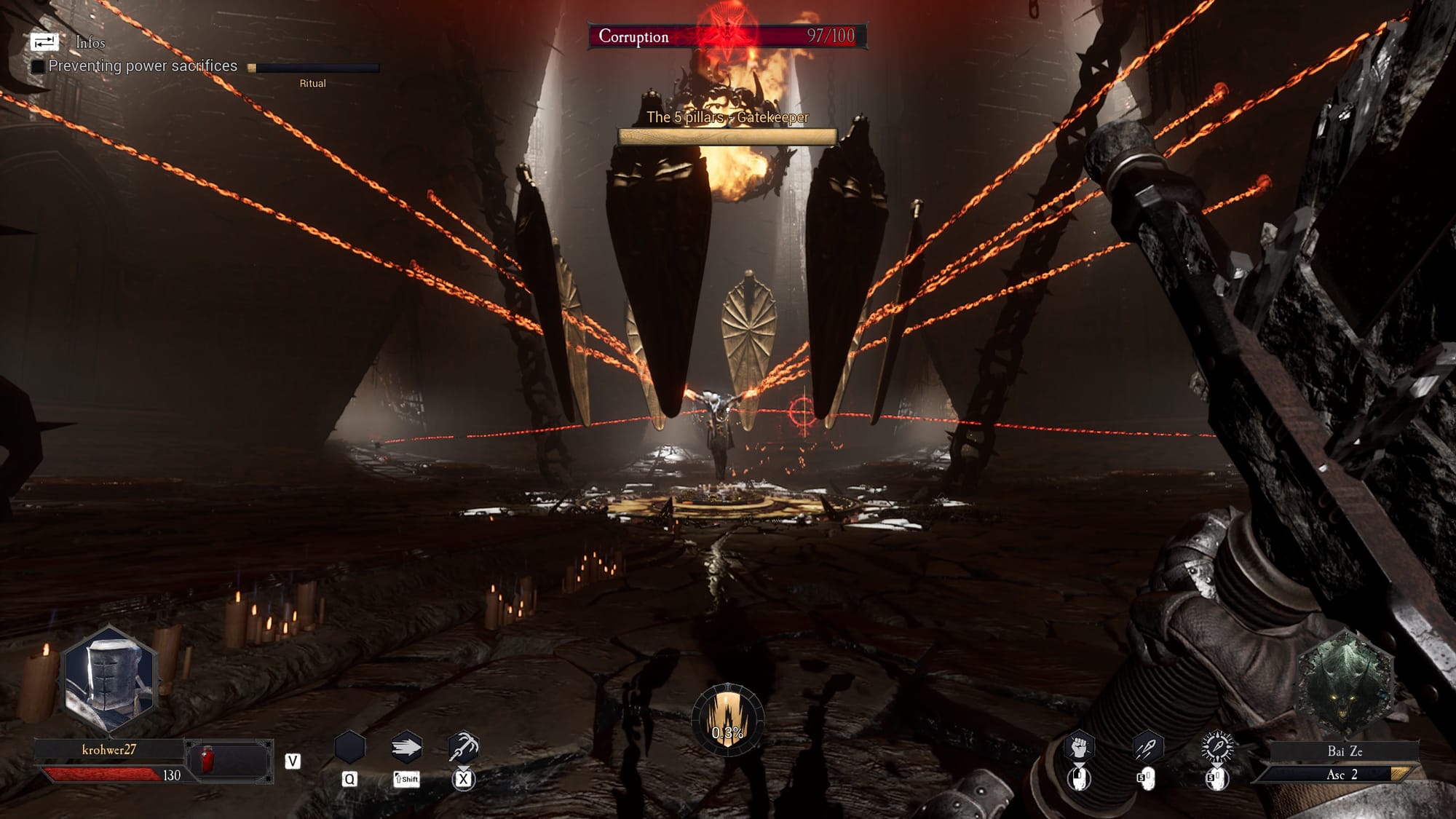Viewport: 1456px width, 819px height.
Task: Click the knight helmet player portrait
Action: point(110,681)
